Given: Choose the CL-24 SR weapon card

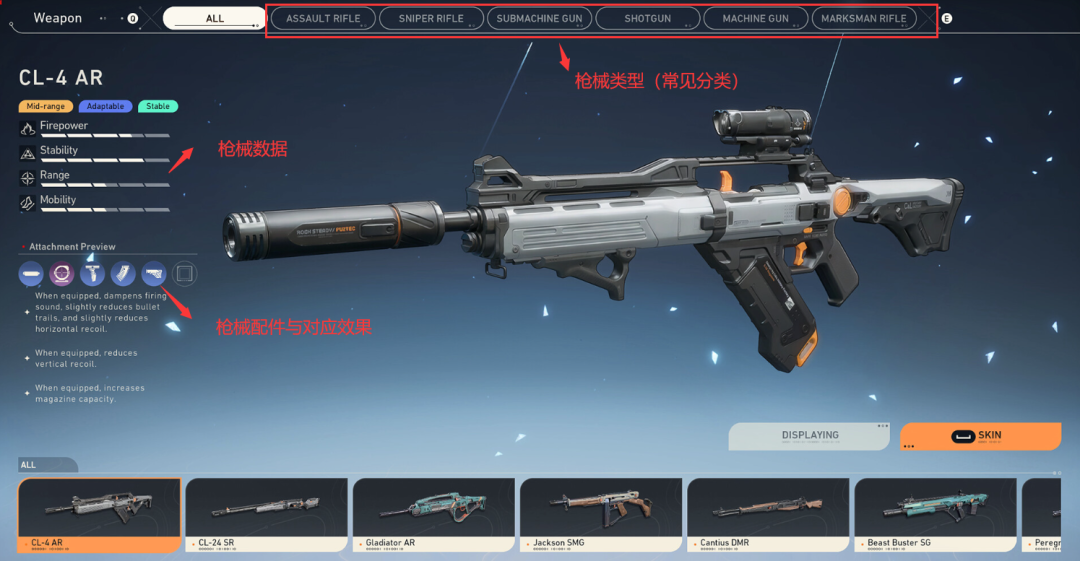Looking at the screenshot, I should (266, 513).
